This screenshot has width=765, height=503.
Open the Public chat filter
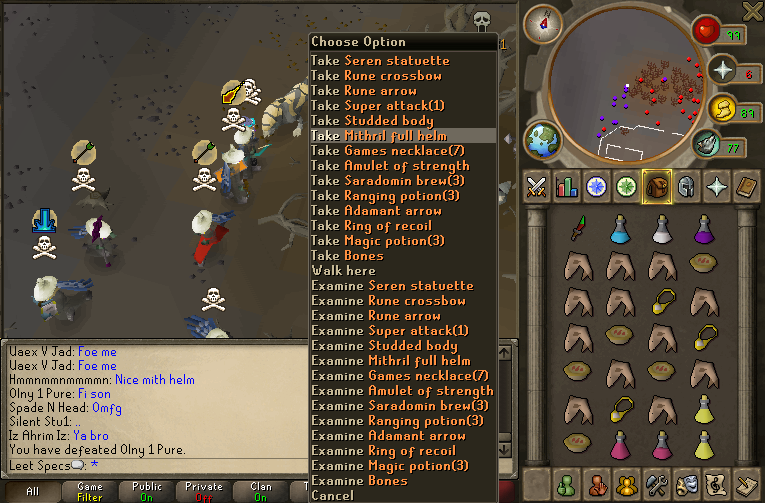[x=147, y=491]
